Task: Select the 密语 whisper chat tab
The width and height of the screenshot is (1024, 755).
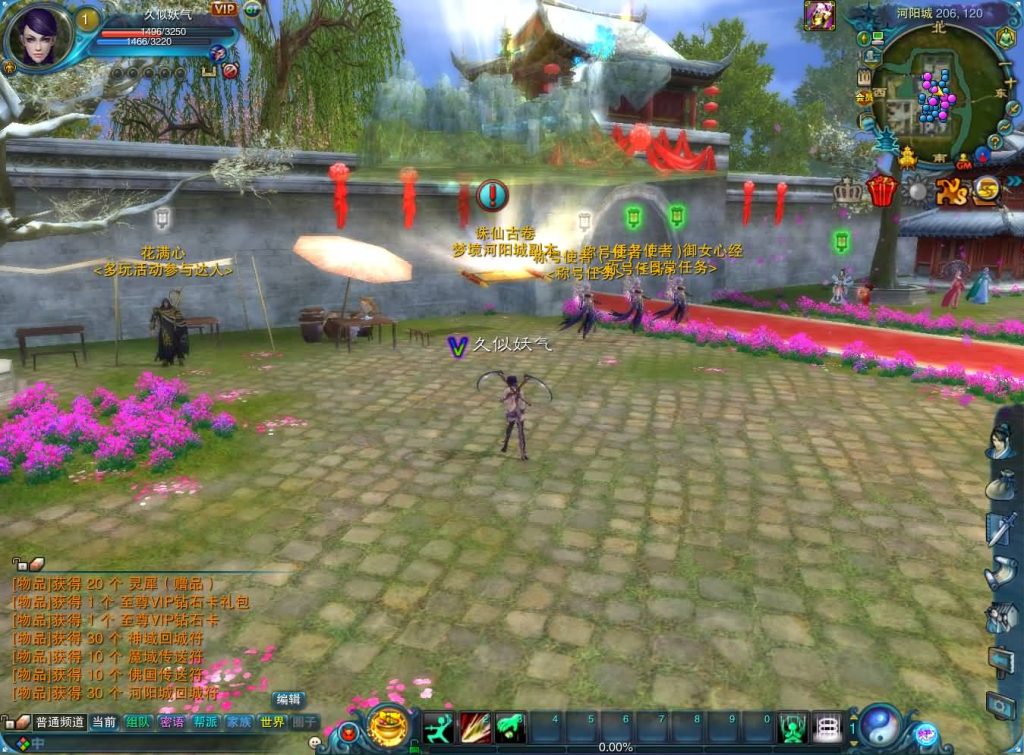Action: pyautogui.click(x=172, y=722)
